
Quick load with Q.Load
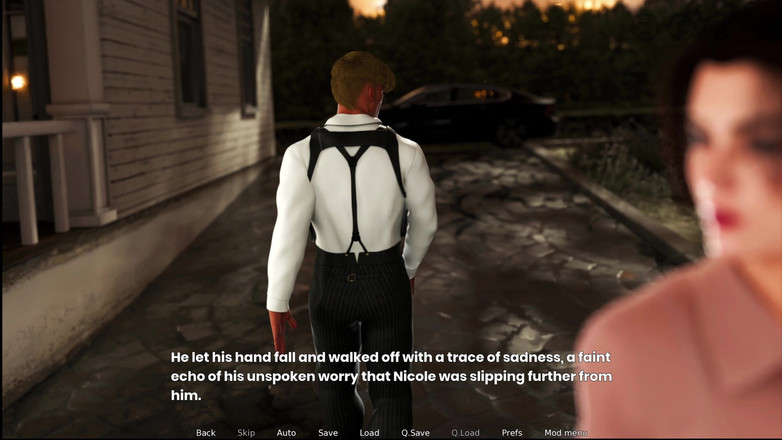(465, 433)
